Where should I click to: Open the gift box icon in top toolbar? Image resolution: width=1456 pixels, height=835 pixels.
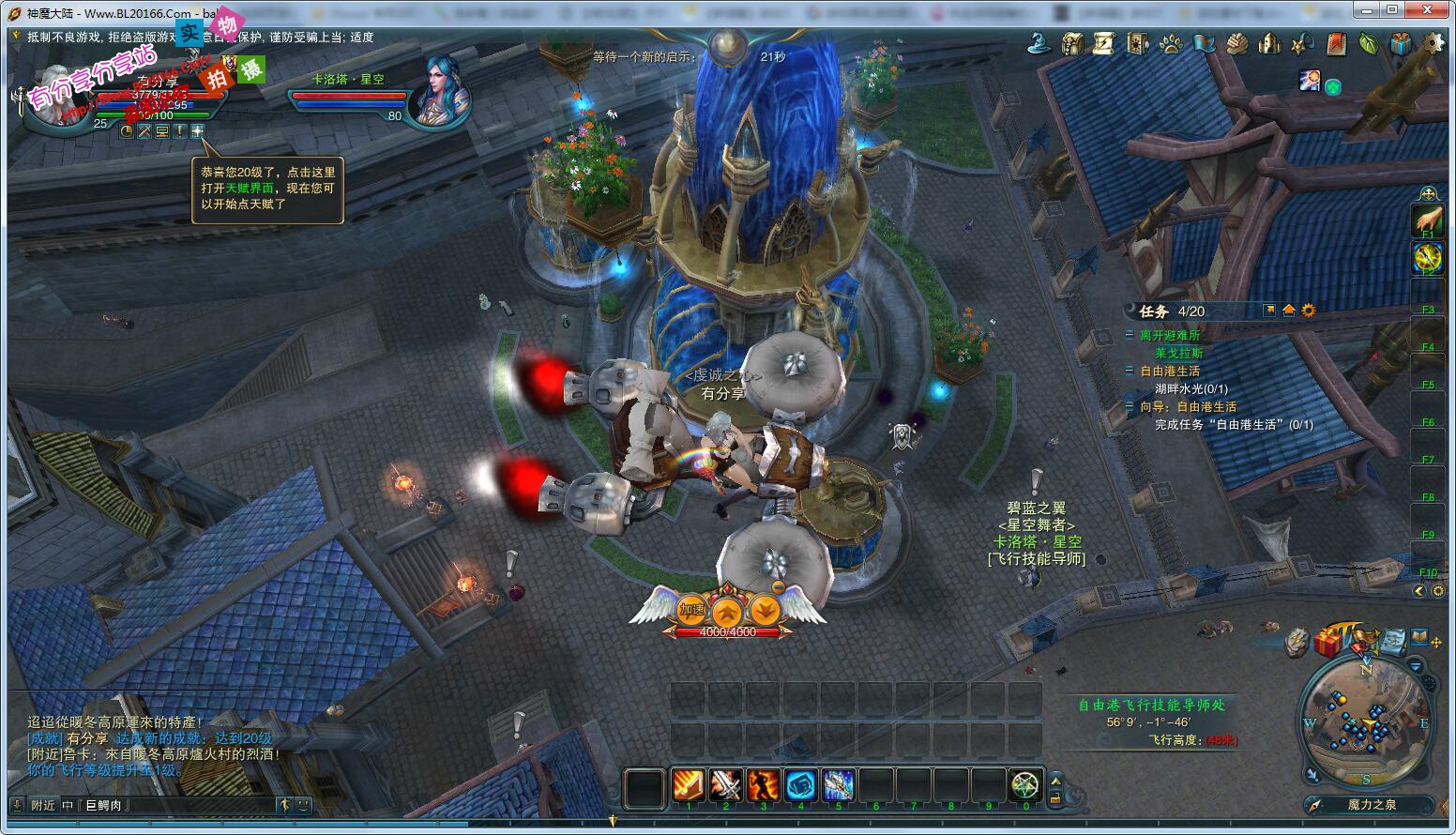[x=1401, y=43]
